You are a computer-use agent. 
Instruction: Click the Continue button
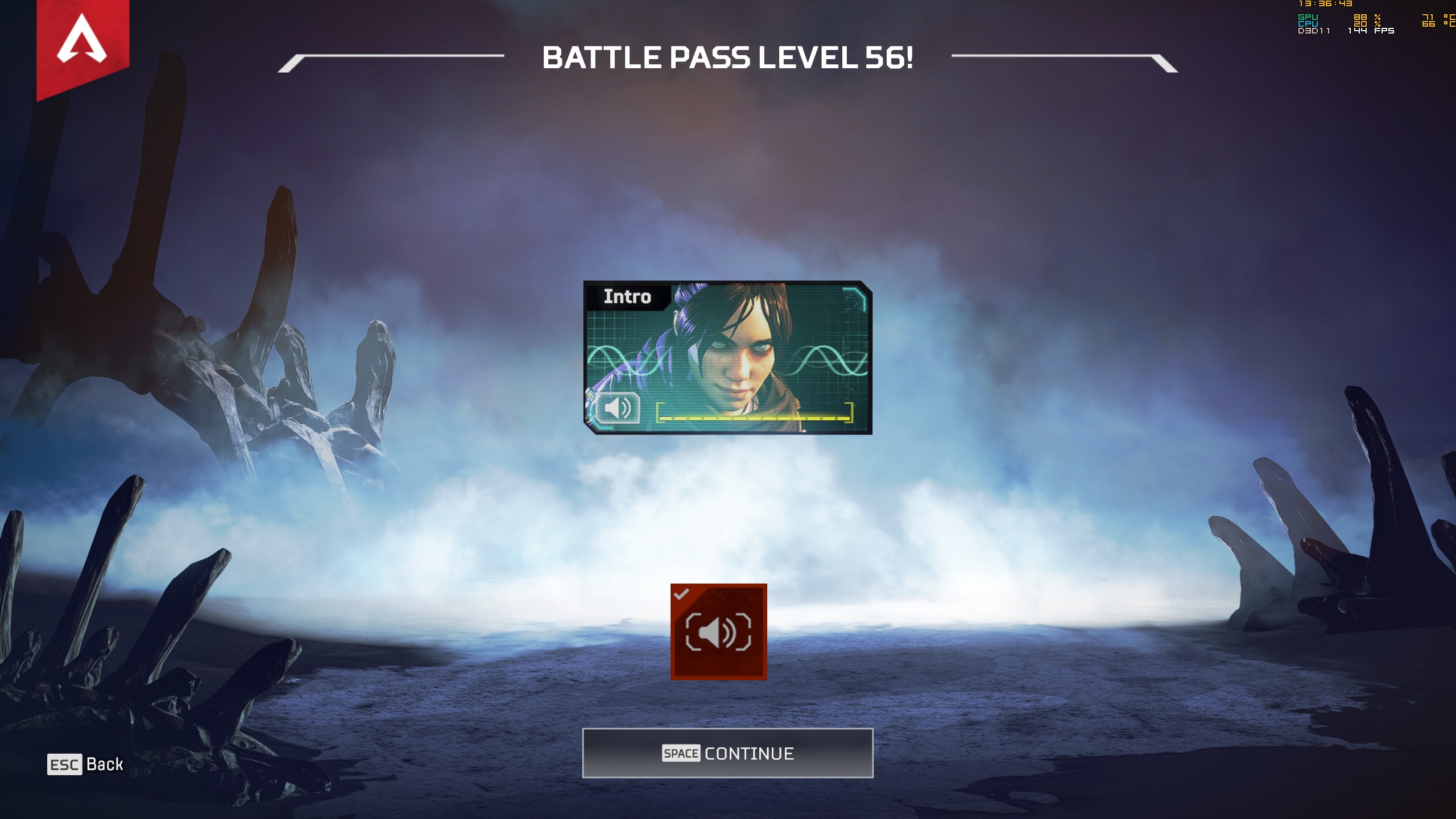coord(727,753)
